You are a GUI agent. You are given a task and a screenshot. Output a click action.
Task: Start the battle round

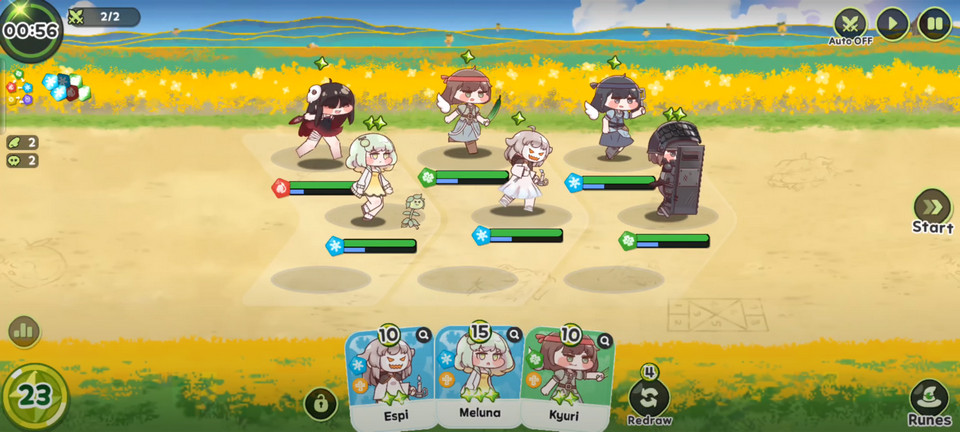tap(932, 209)
